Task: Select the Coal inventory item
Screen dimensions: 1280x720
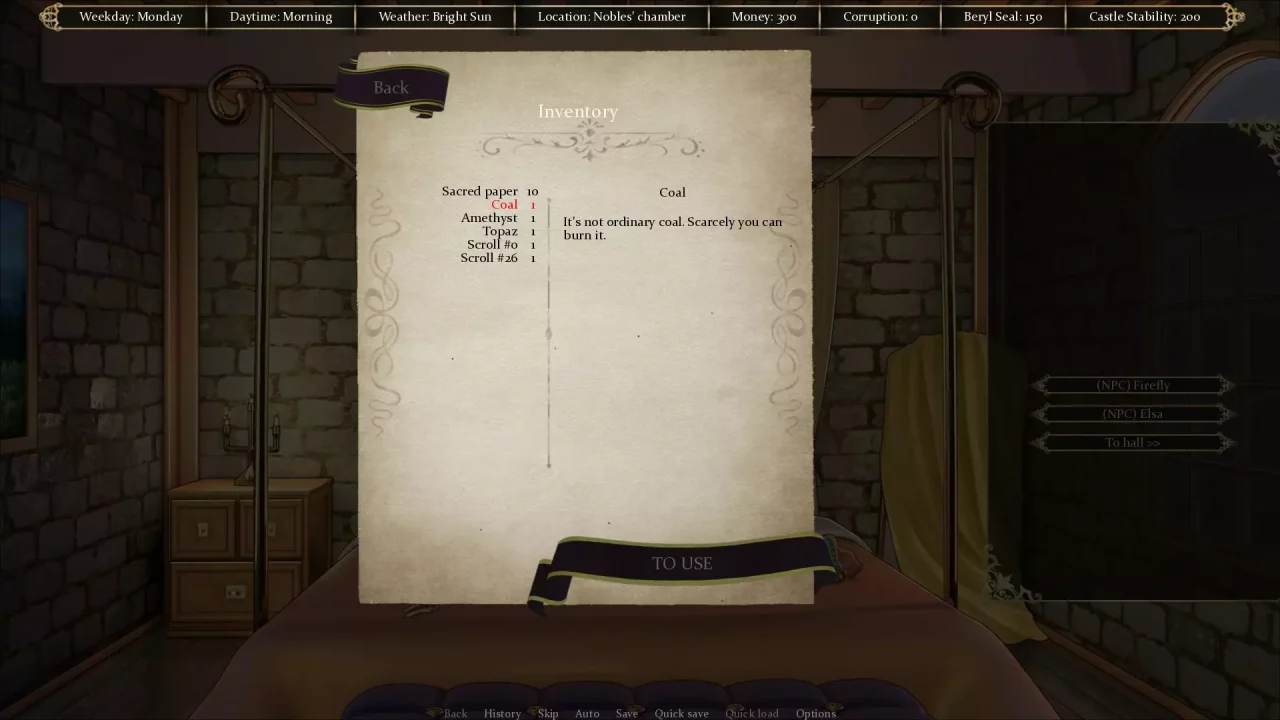Action: (505, 204)
